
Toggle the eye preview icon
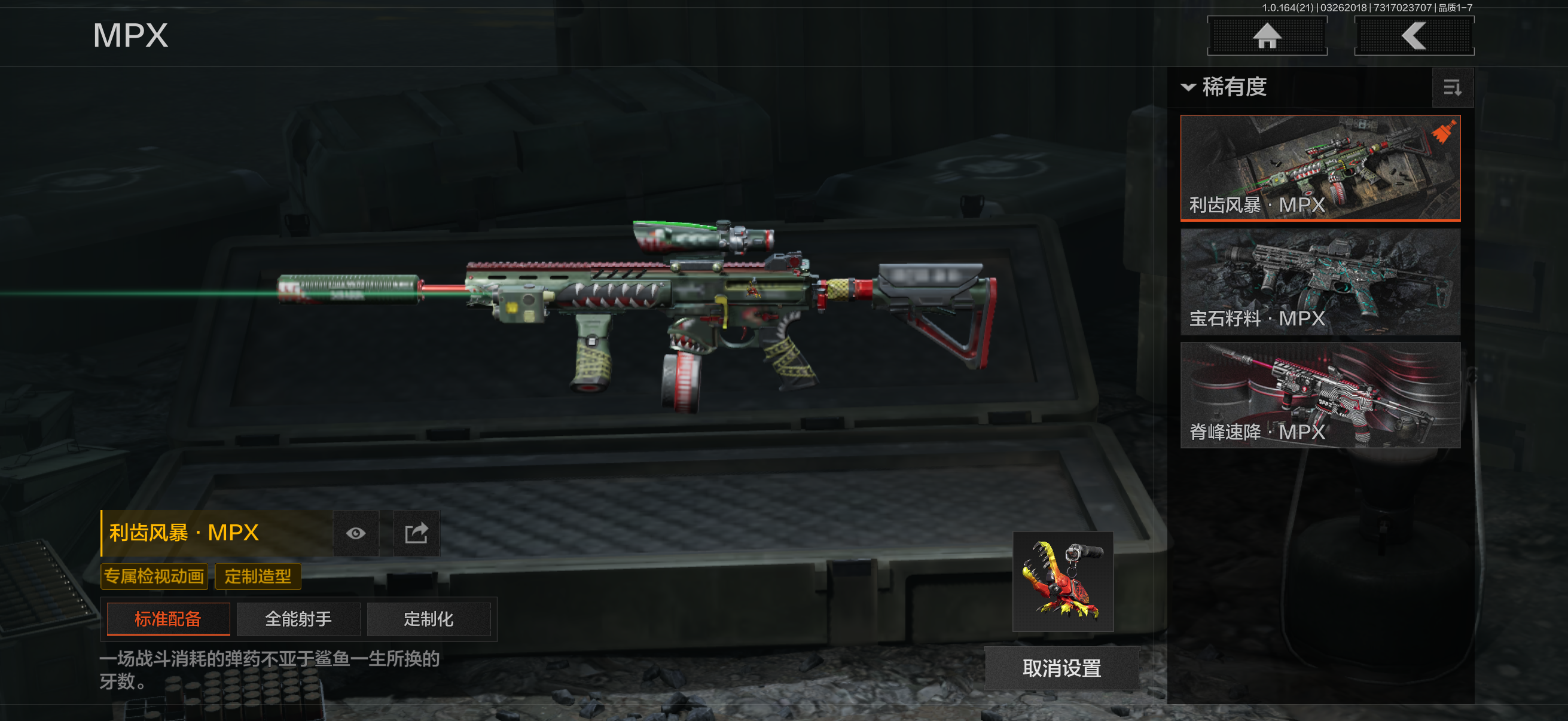click(x=356, y=534)
